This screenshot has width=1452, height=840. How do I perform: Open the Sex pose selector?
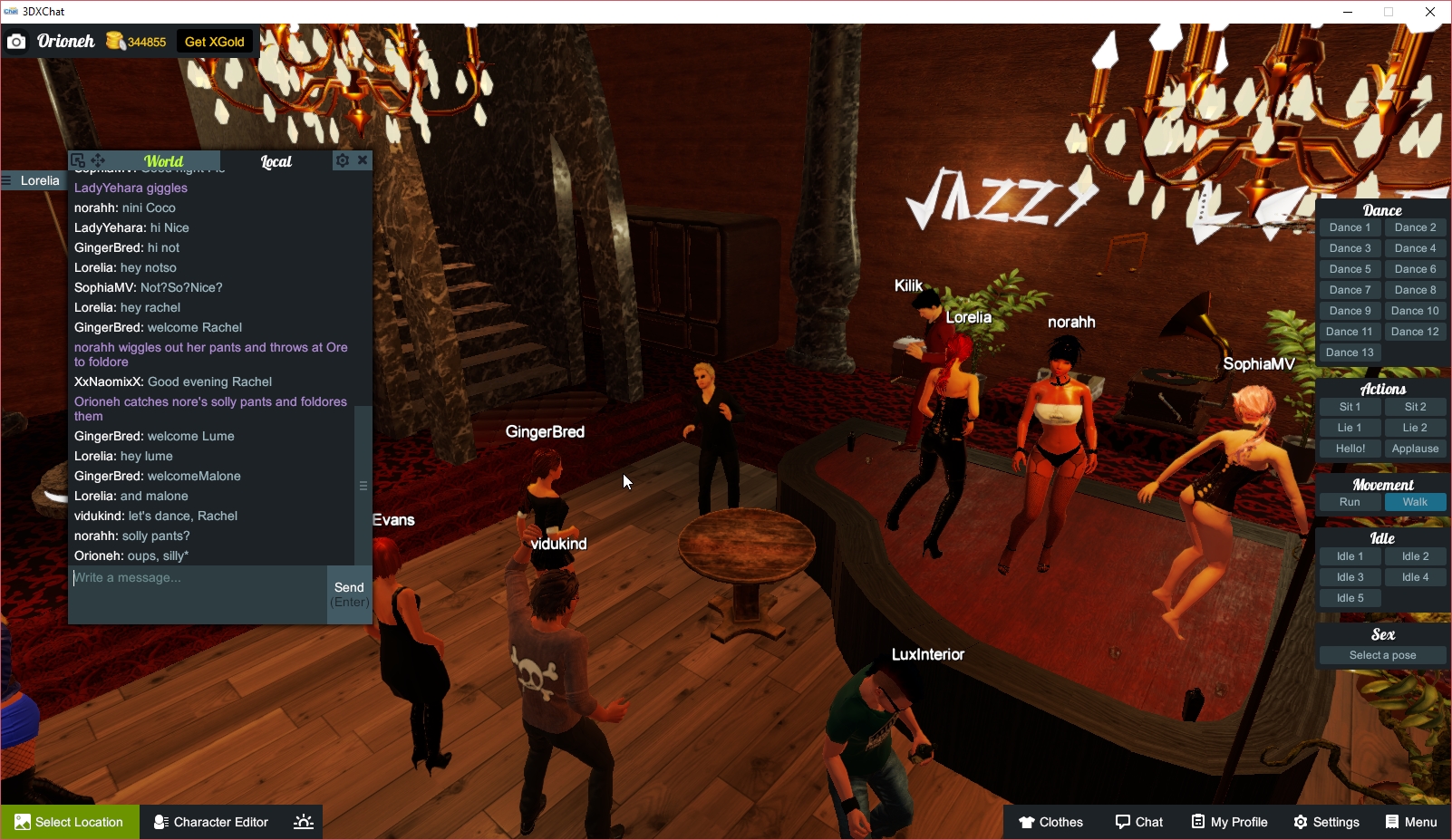click(1381, 654)
